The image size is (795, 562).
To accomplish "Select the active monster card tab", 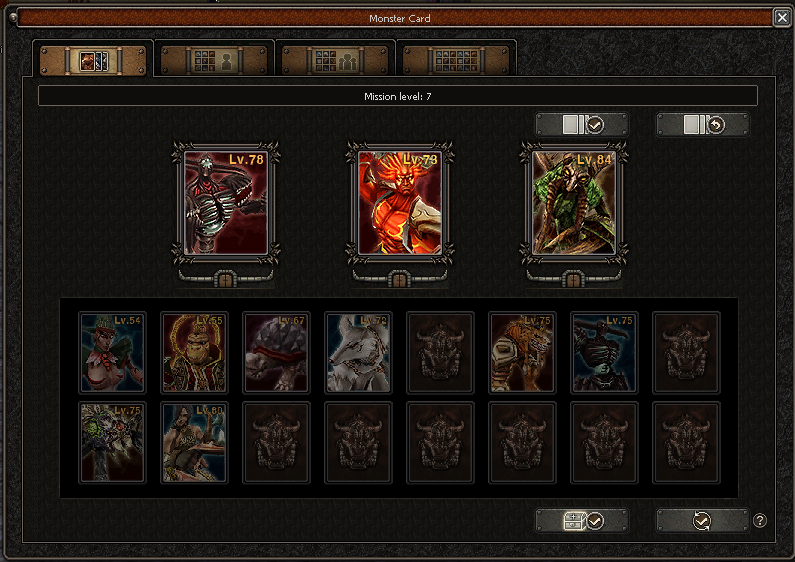I will (x=93, y=60).
